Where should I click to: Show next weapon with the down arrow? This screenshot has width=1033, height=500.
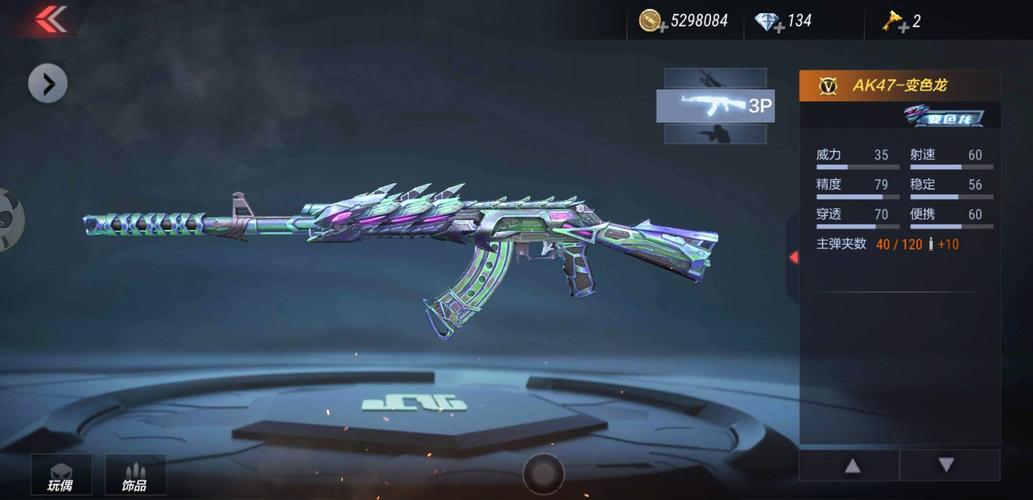click(x=946, y=465)
